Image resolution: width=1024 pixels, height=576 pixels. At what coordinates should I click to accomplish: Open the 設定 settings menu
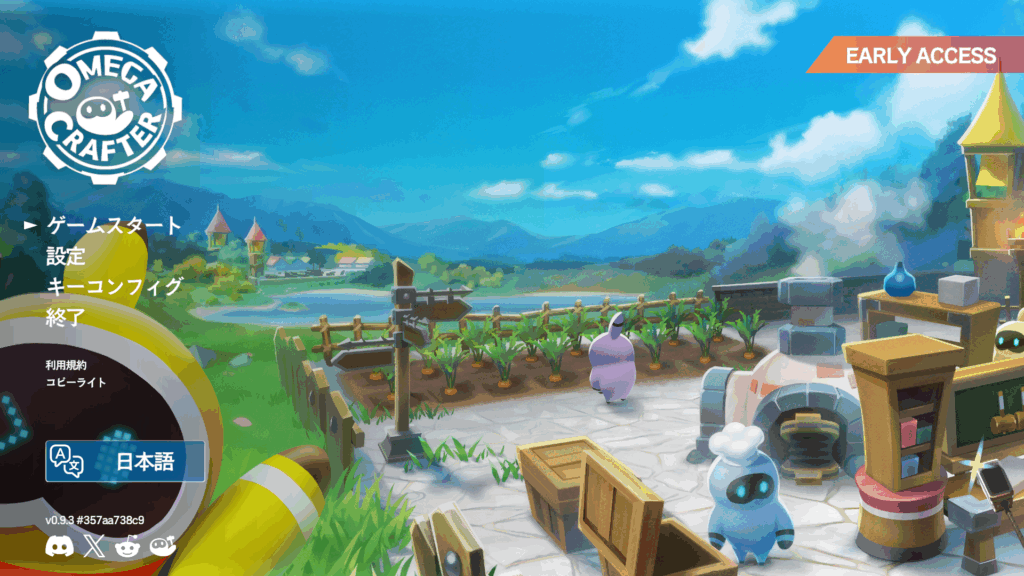click(x=66, y=256)
